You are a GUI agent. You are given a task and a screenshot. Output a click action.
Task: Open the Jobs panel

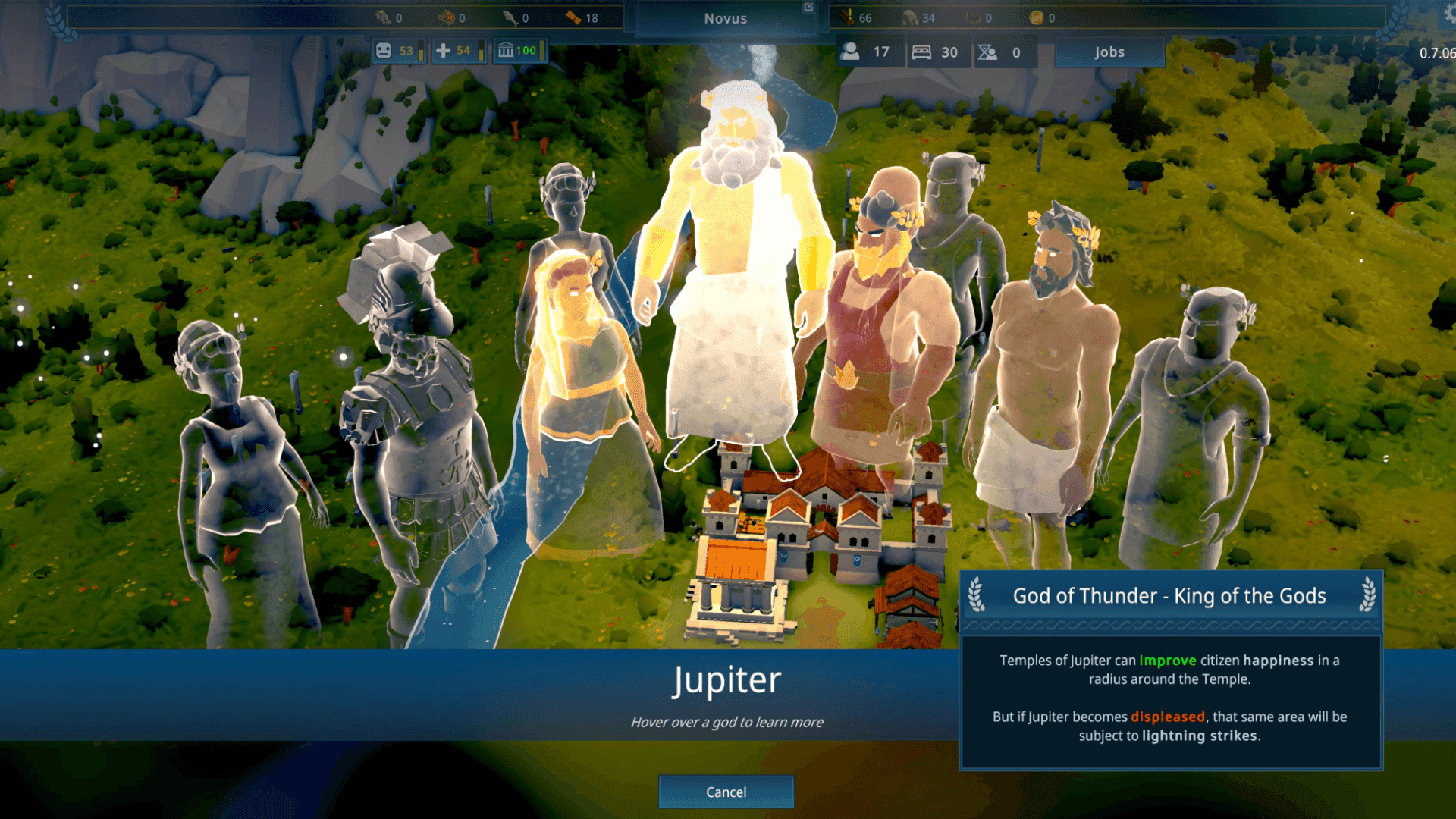coord(1109,52)
